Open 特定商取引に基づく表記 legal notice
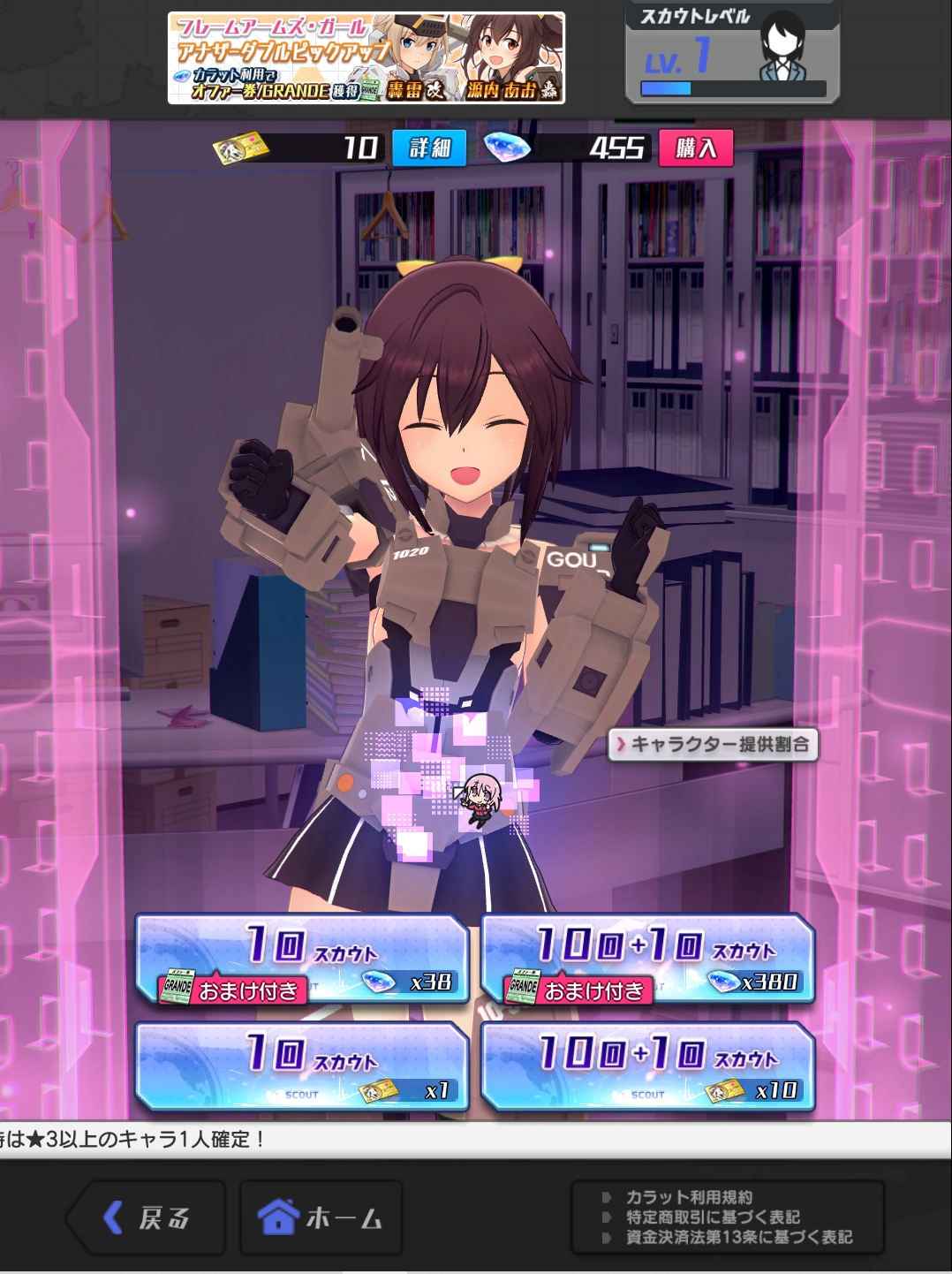 coord(713,1217)
